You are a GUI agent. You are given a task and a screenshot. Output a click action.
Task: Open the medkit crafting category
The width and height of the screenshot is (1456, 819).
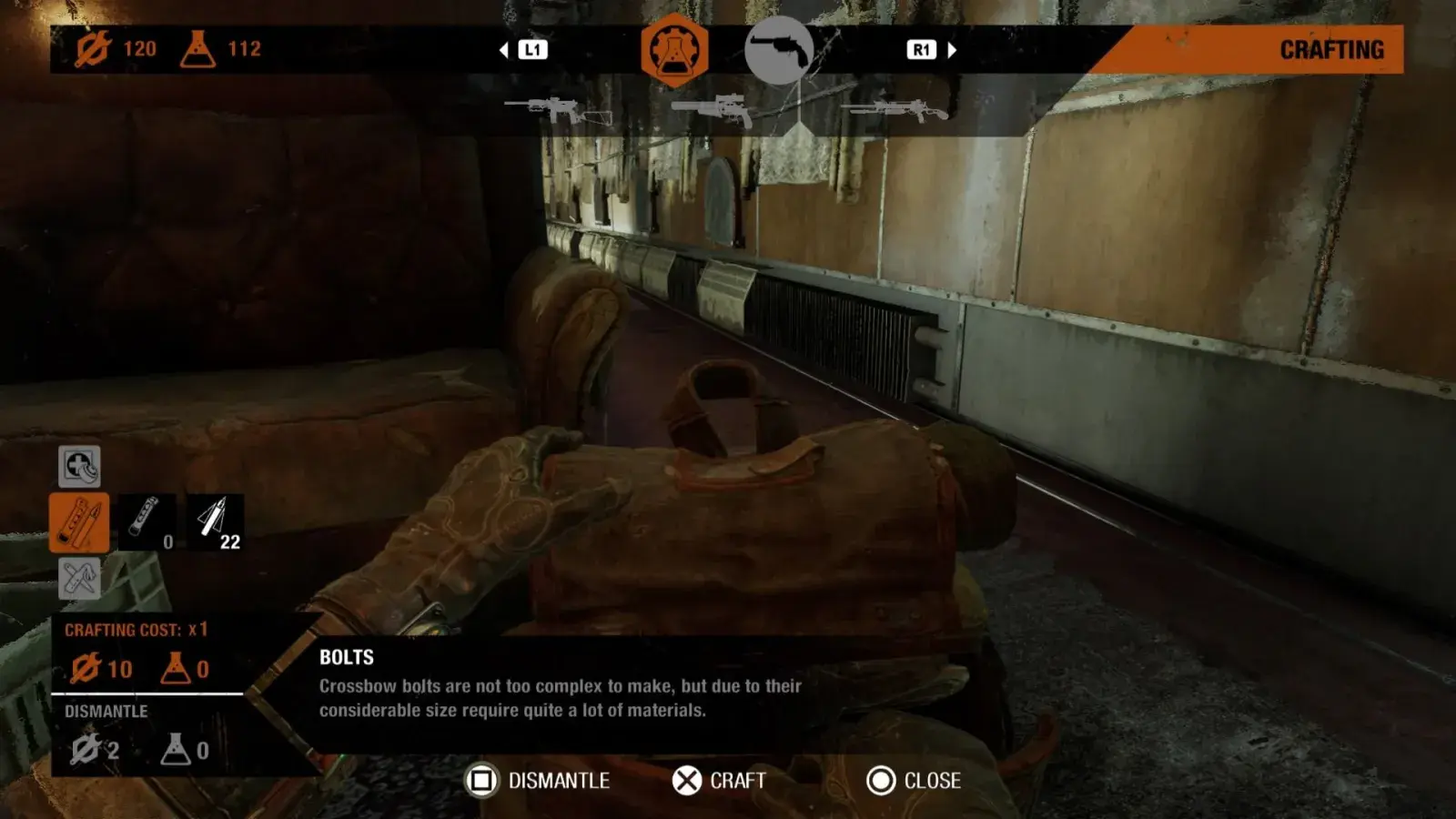click(x=79, y=467)
